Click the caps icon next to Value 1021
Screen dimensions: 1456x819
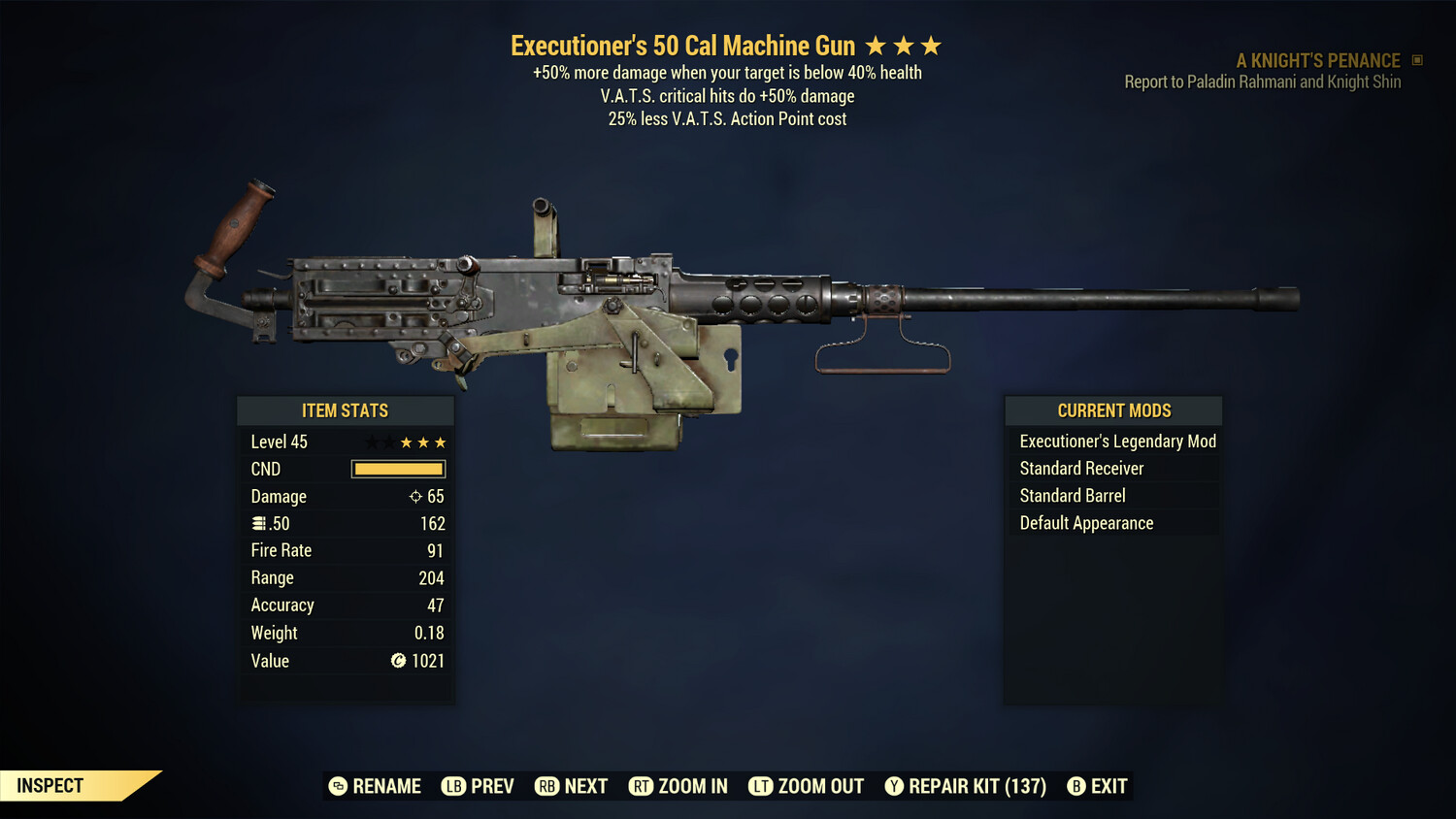[399, 661]
